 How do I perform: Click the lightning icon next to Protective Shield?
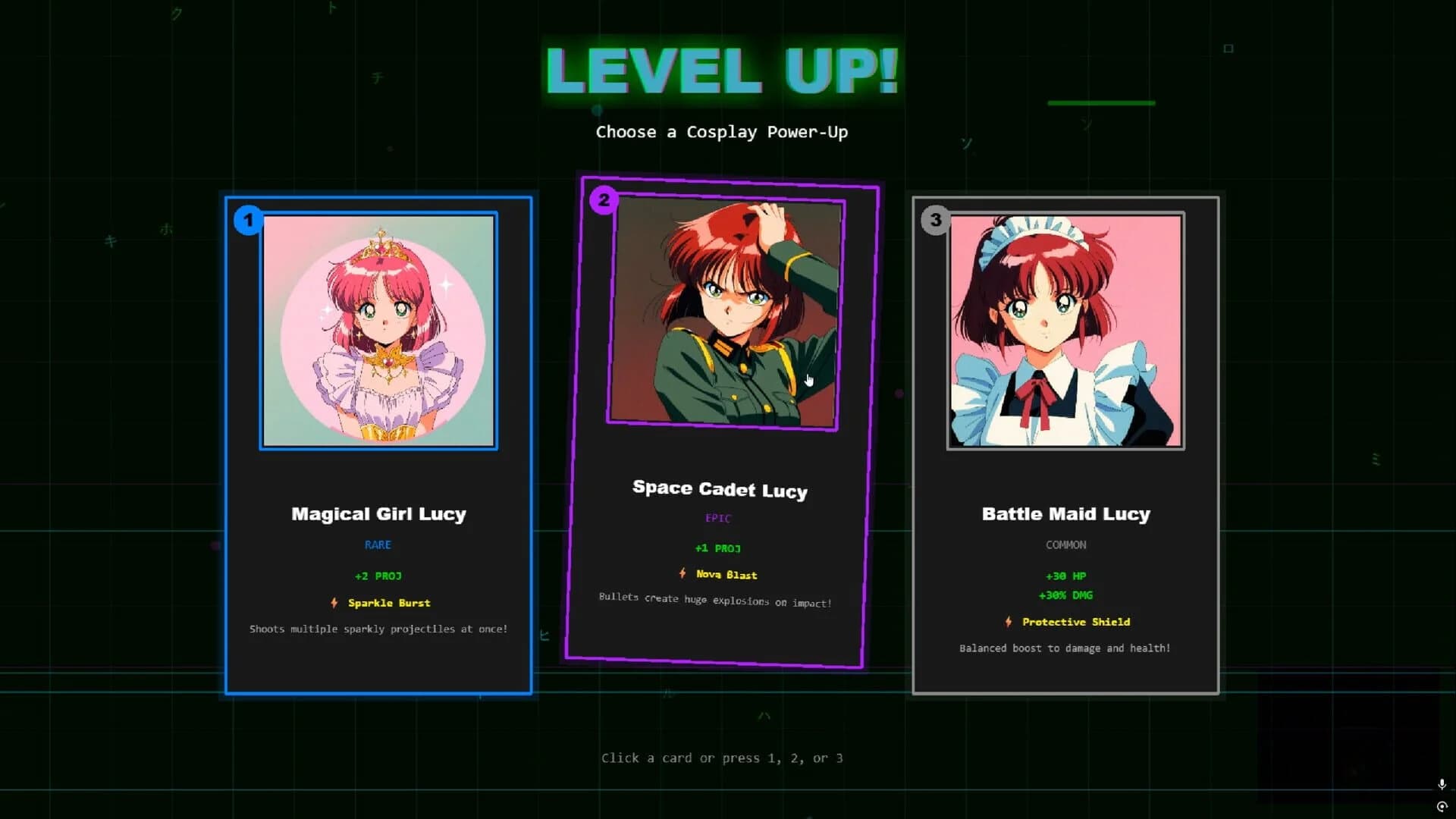(1009, 621)
